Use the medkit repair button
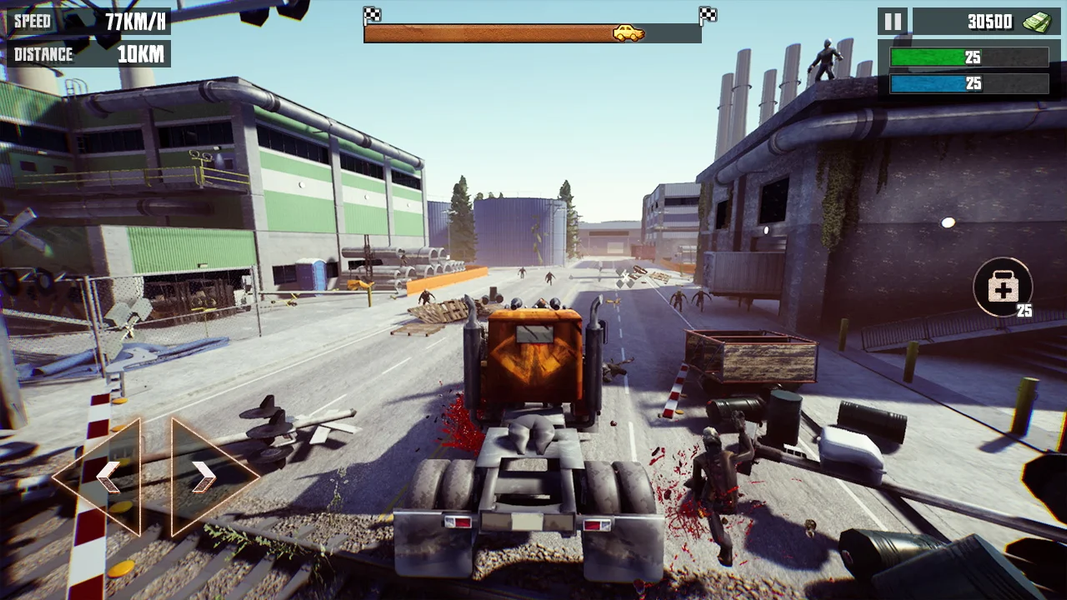Viewport: 1067px width, 600px height. [1002, 288]
